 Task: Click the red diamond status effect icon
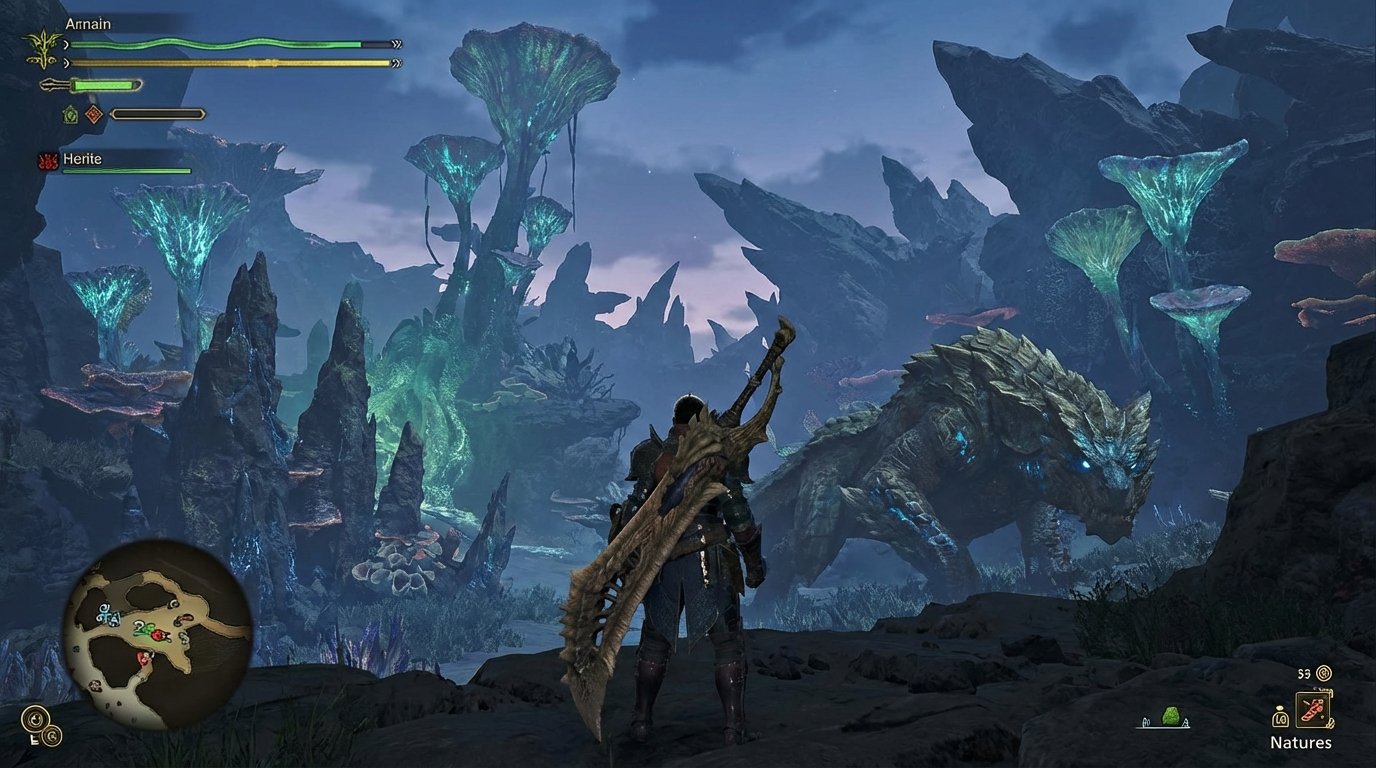point(92,115)
